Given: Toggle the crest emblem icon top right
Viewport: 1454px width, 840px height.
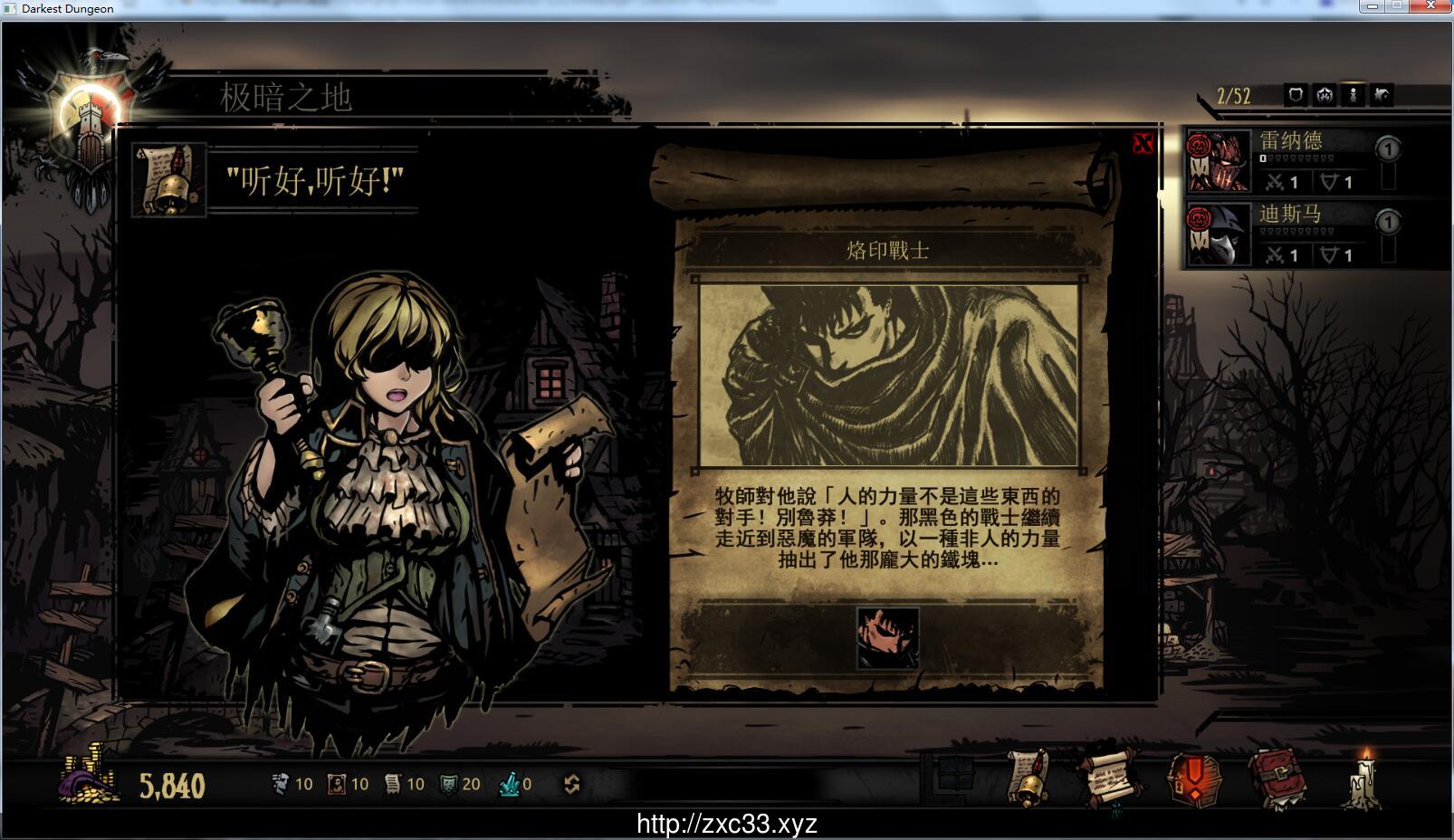Looking at the screenshot, I should (1325, 95).
